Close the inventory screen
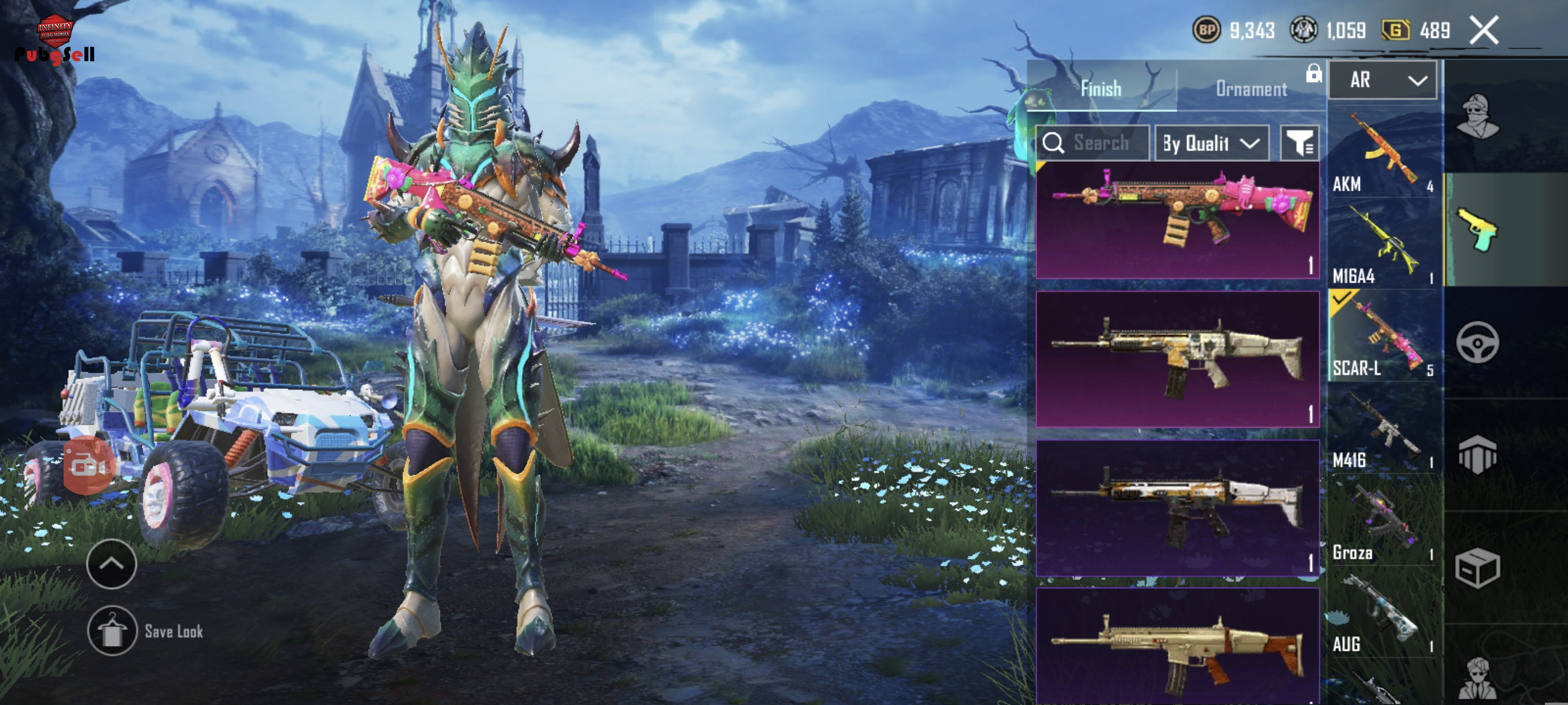1568x705 pixels. [x=1484, y=31]
